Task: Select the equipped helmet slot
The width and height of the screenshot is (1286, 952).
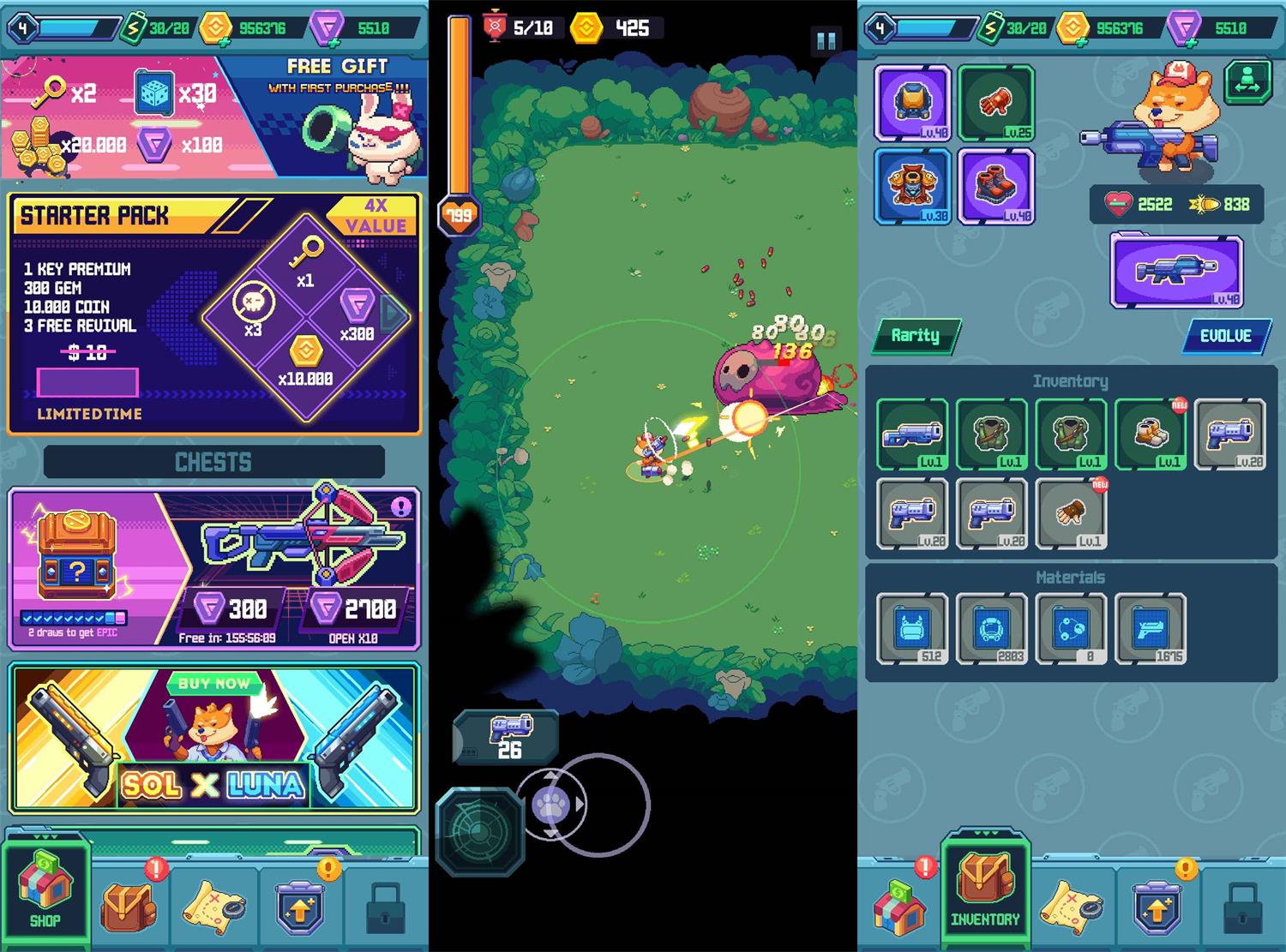Action: click(912, 103)
